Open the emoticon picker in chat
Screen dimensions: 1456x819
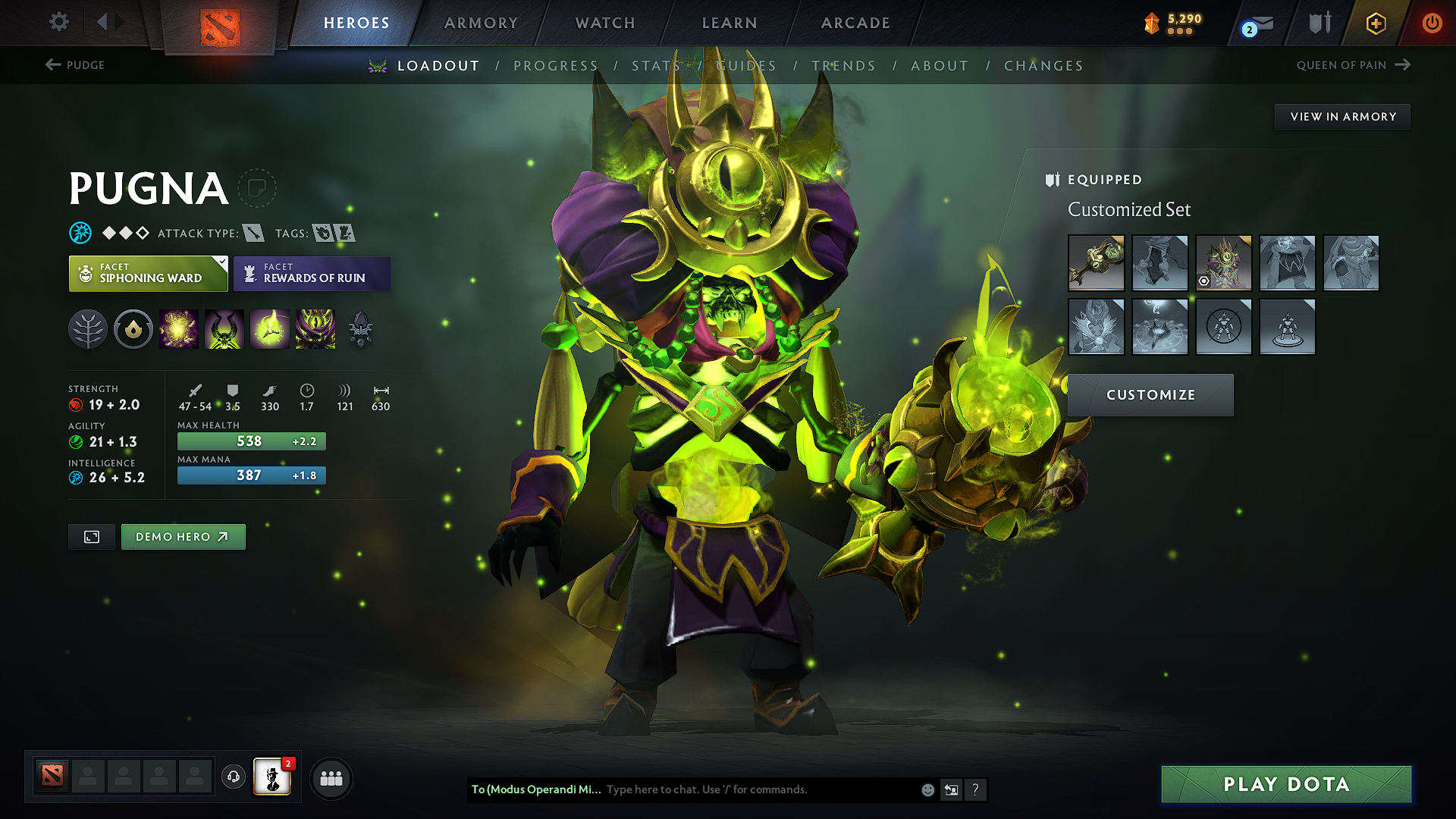pos(927,789)
